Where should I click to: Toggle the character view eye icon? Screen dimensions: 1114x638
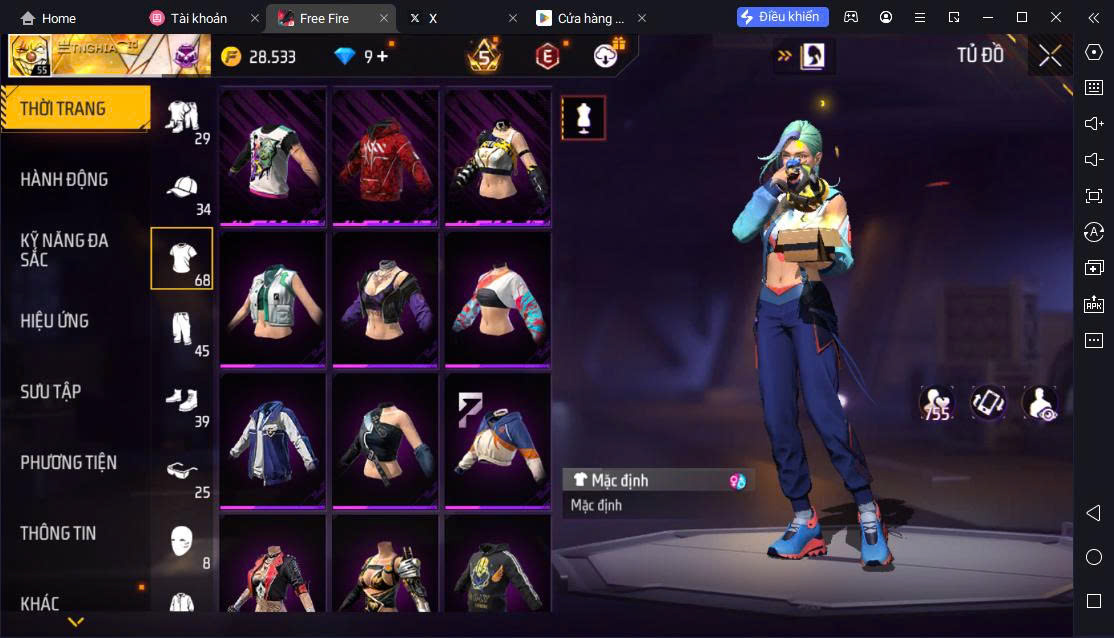(1040, 403)
